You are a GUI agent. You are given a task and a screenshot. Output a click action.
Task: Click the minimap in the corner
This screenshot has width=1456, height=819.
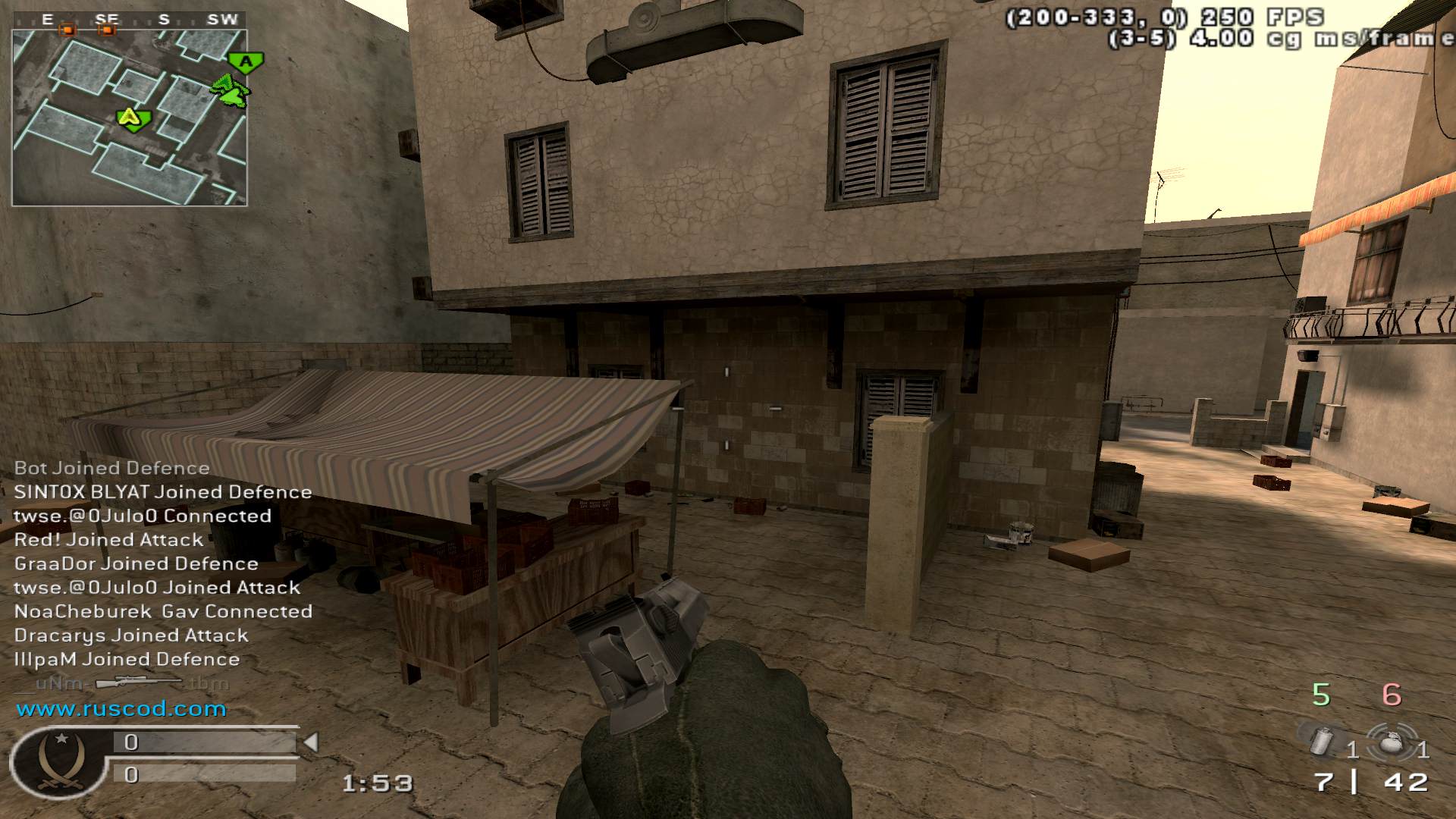point(130,118)
